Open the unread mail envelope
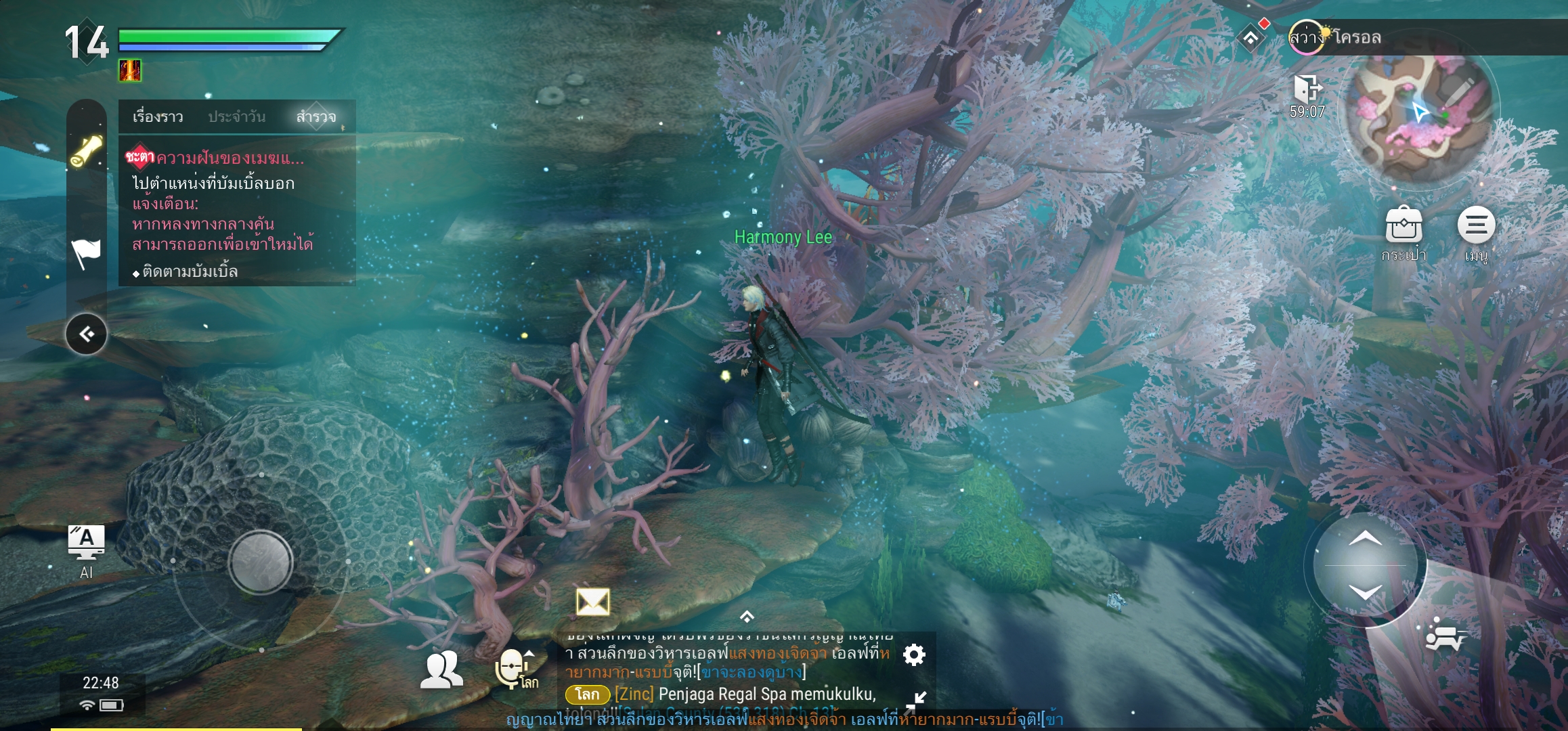Viewport: 1568px width, 731px height. click(x=592, y=602)
